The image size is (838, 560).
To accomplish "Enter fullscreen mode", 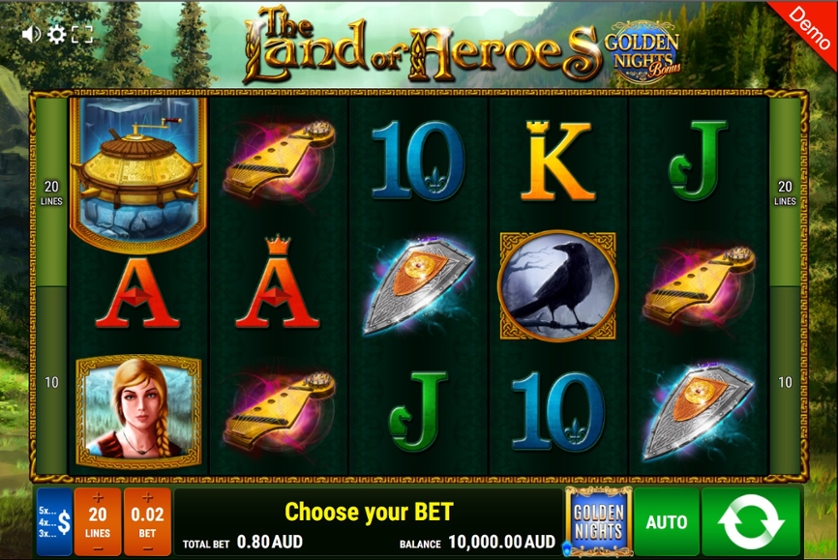I will pos(83,34).
